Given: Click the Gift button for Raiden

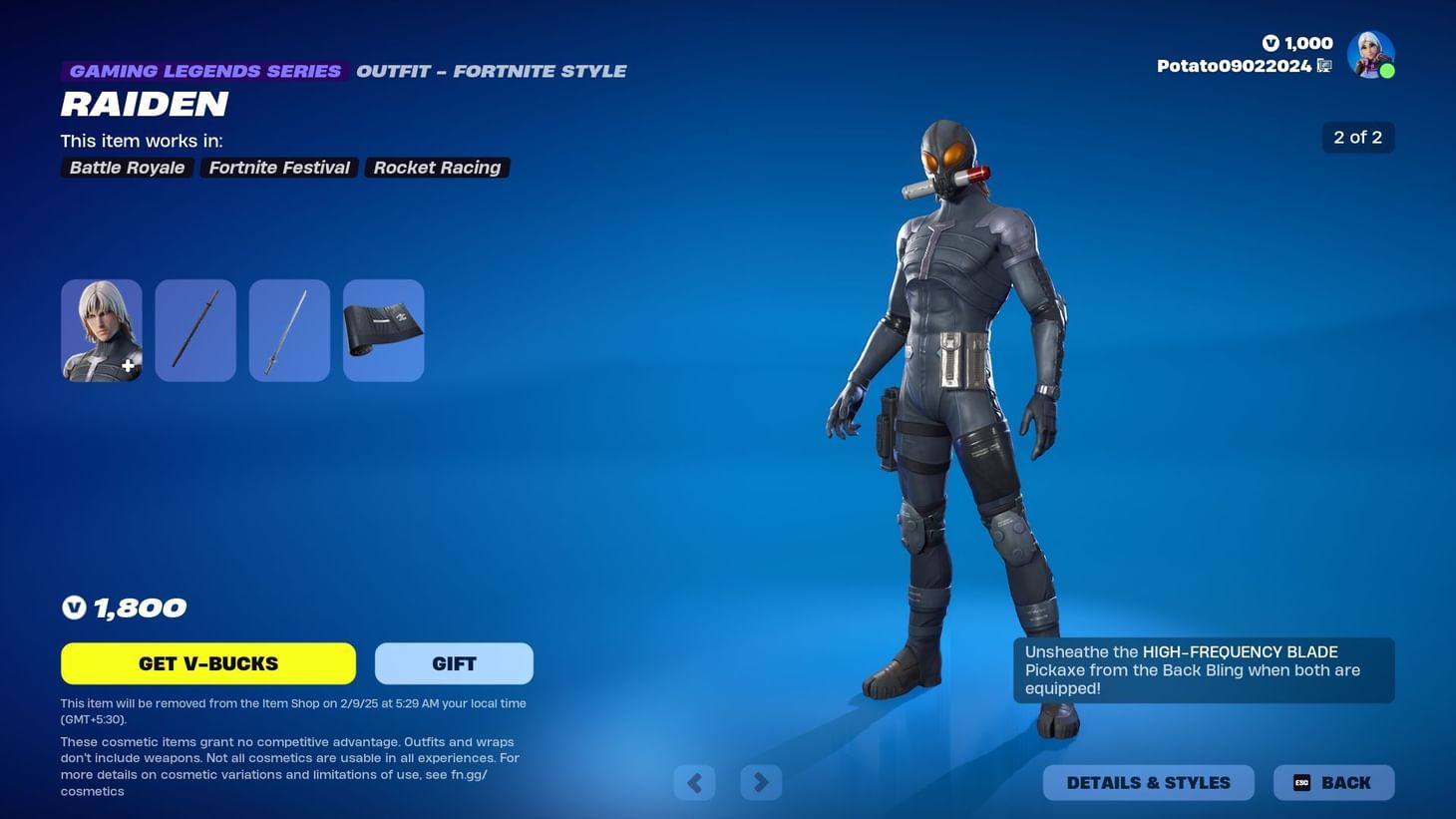Looking at the screenshot, I should point(454,663).
